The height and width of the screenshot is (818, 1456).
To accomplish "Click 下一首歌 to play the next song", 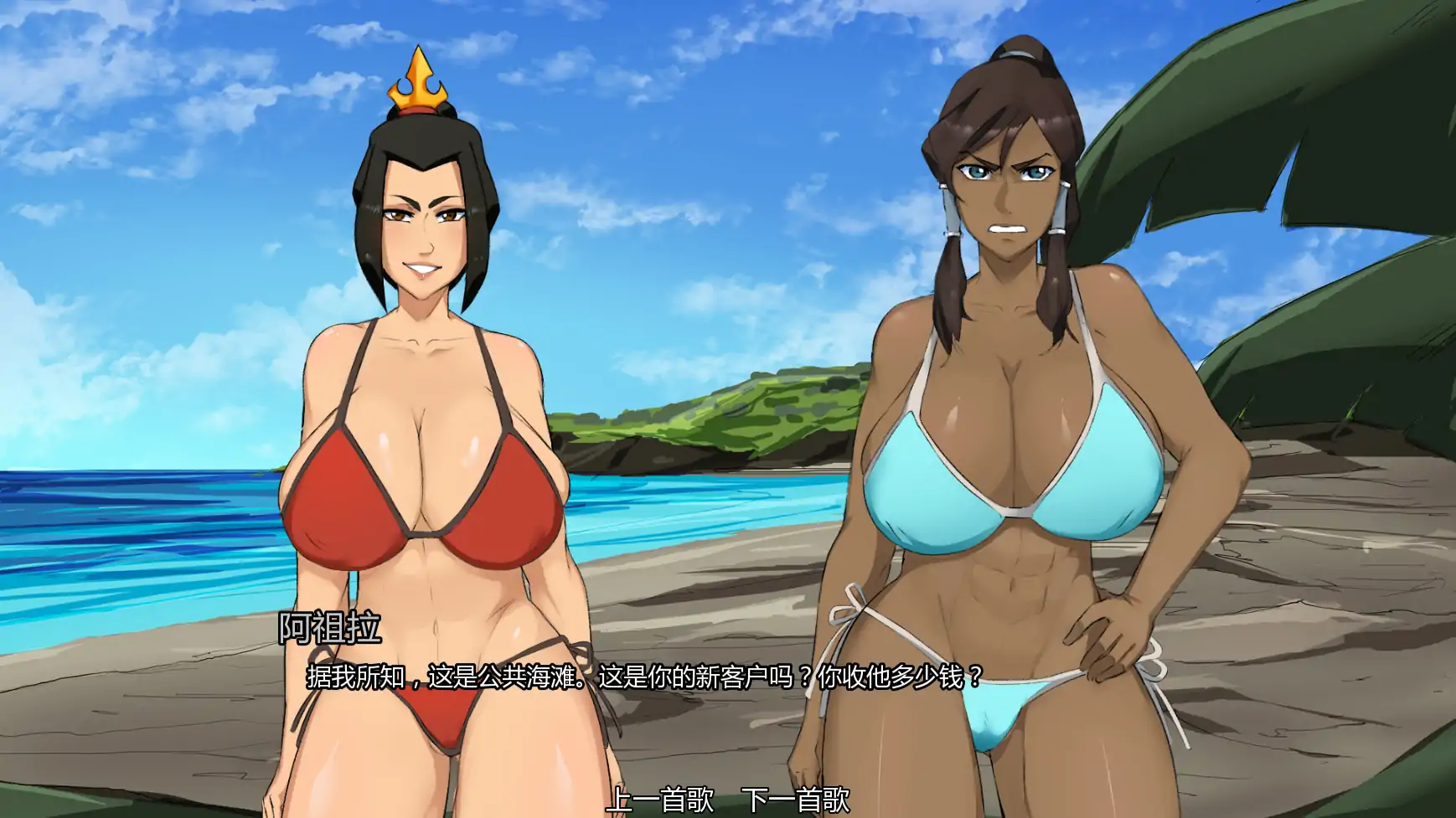I will coord(798,800).
